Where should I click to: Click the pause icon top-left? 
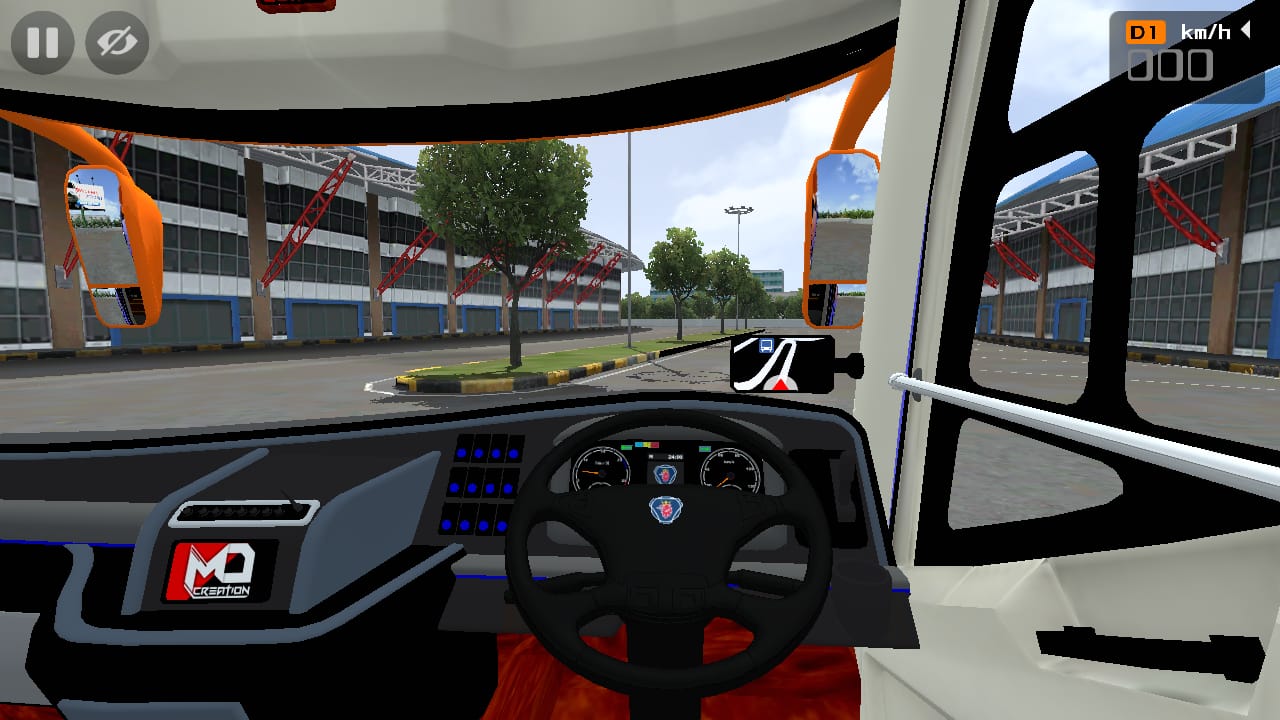[42, 42]
